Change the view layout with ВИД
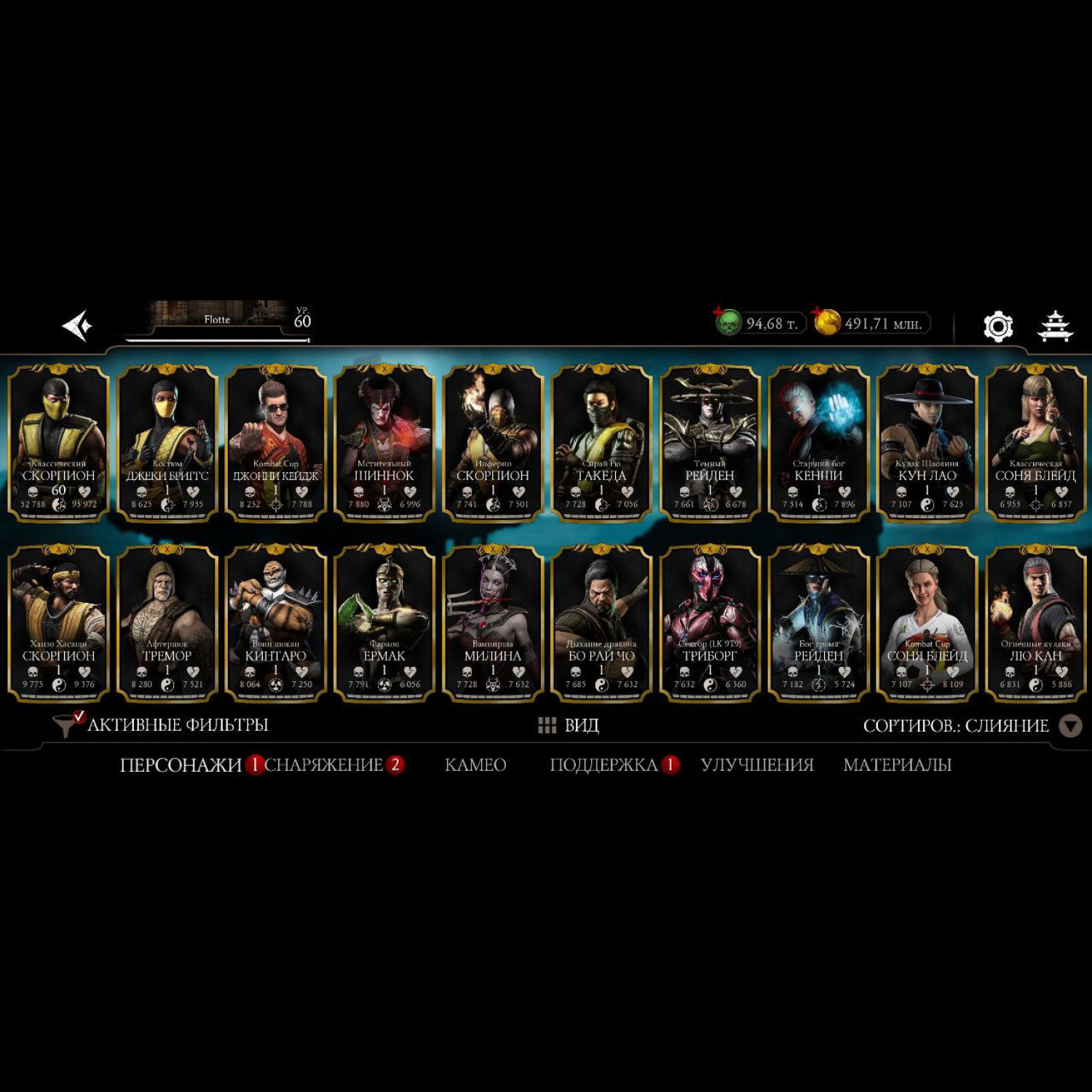This screenshot has height=1092, width=1092. [569, 725]
